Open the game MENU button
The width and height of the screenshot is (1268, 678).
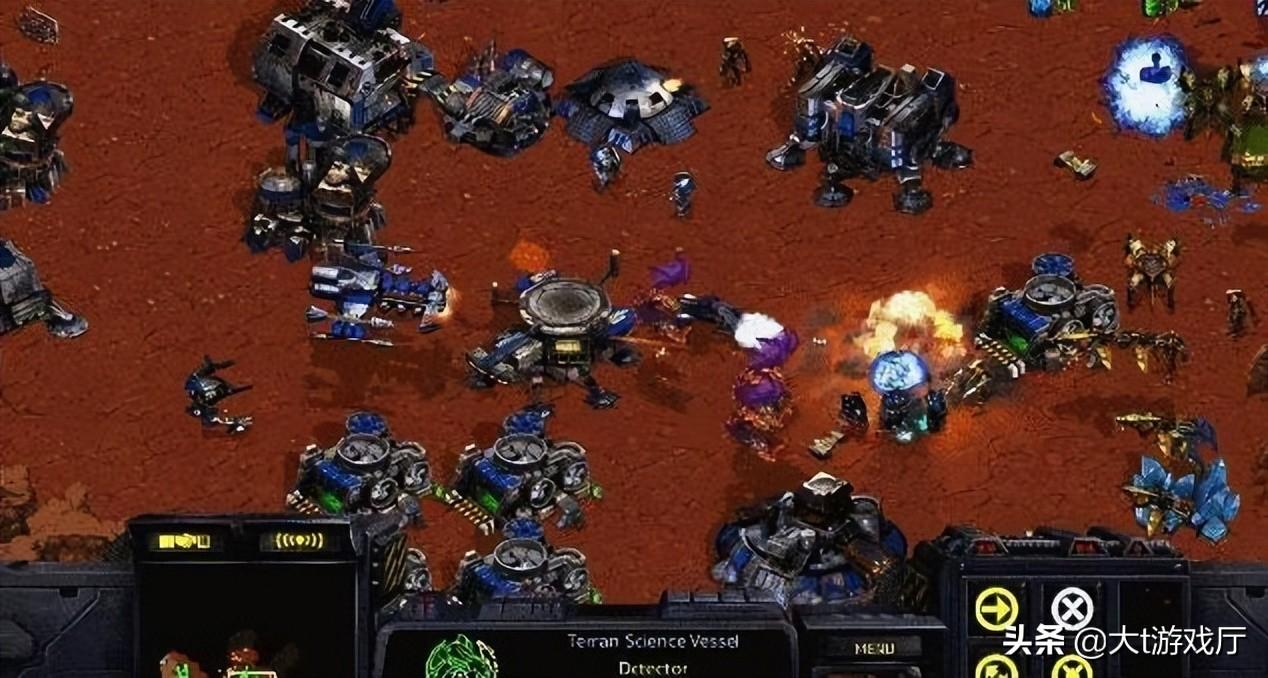pyautogui.click(x=873, y=648)
